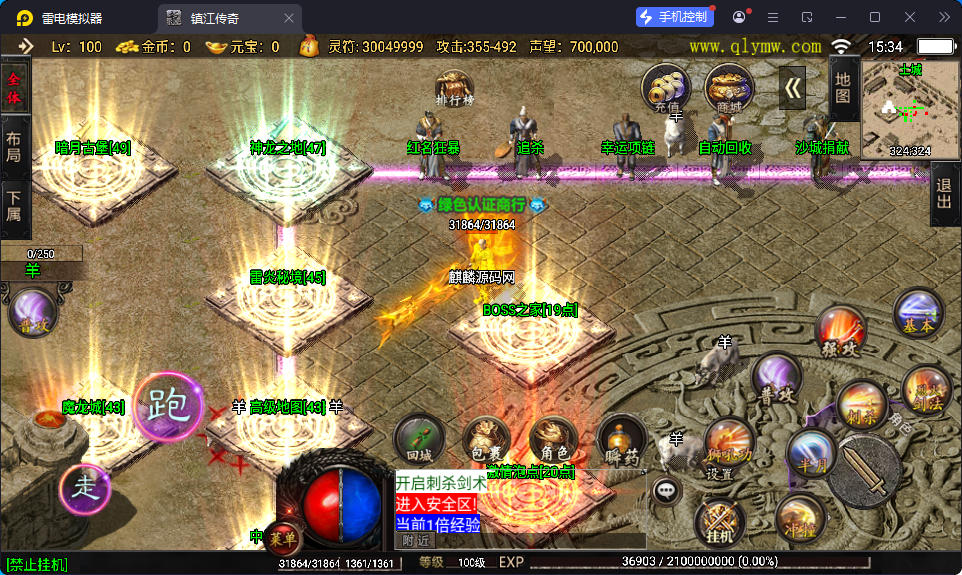Screen dimensions: 962x575
Task: Toggle the 跑 run mode button
Action: 168,405
